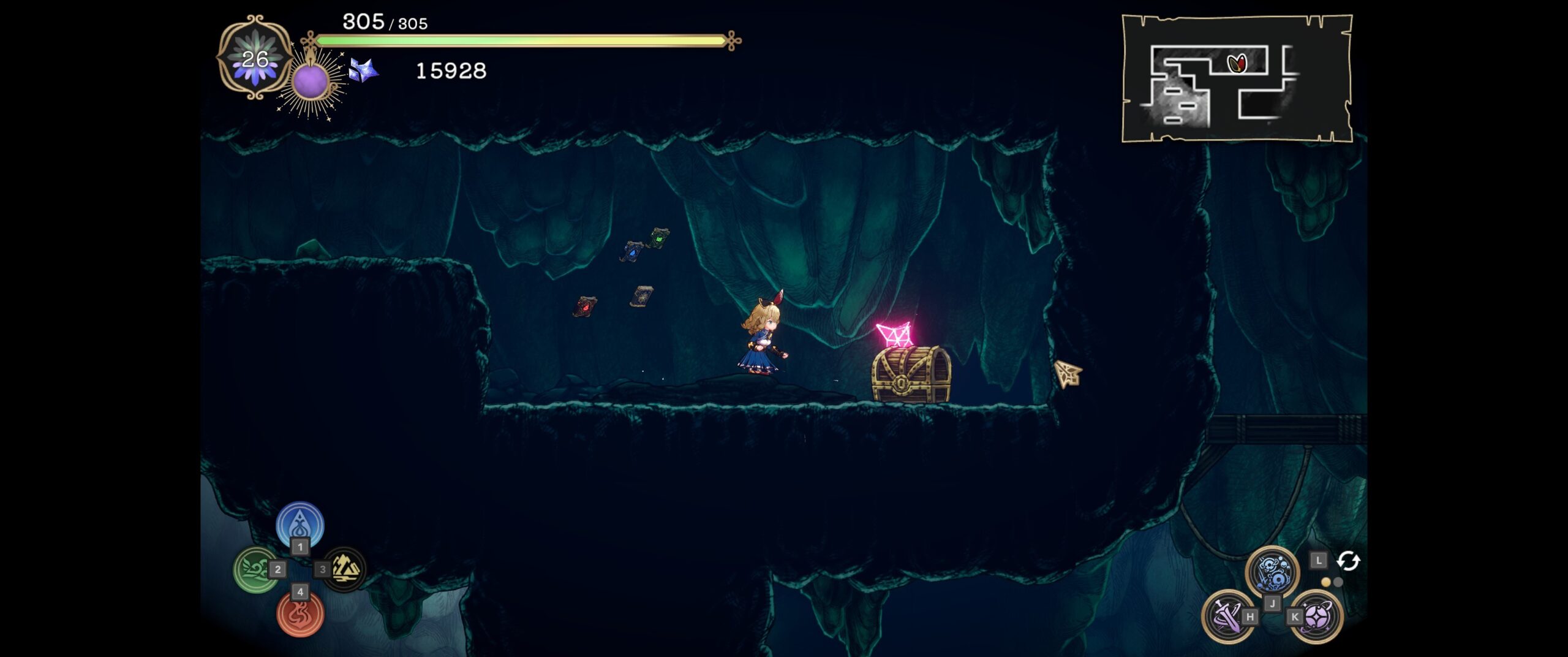The width and height of the screenshot is (1568, 657).
Task: Choose the yellow mountain earth element
Action: click(x=345, y=569)
